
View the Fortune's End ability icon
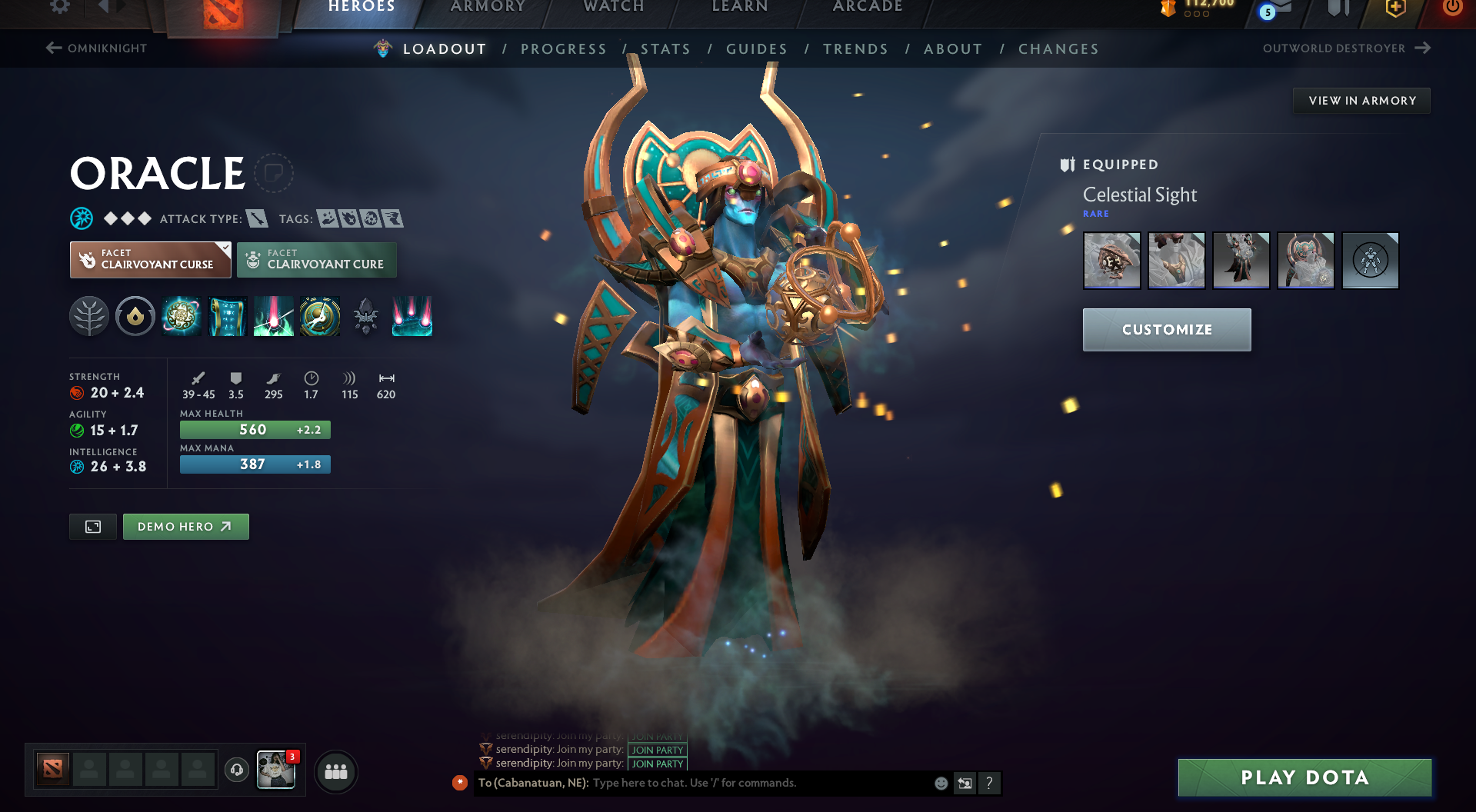tap(182, 316)
